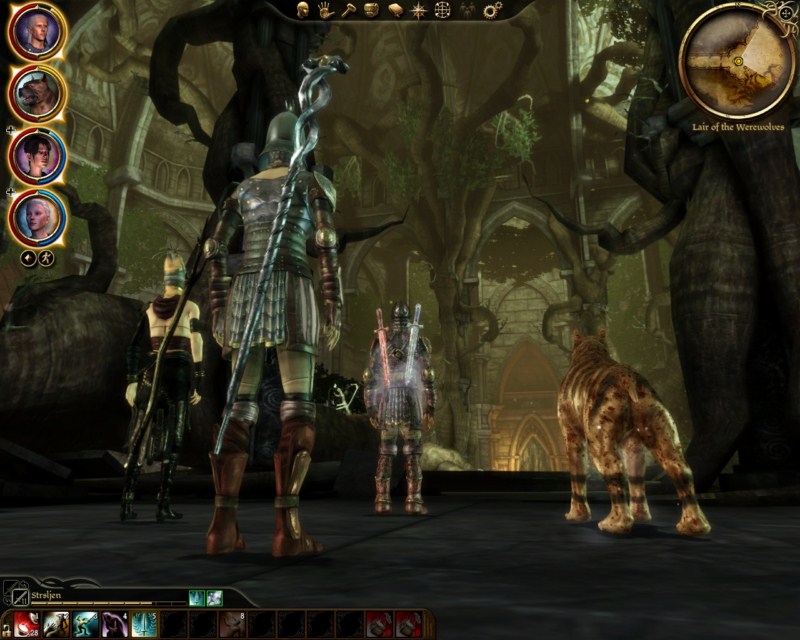Select the dark-haired woman party portrait
Viewport: 800px width, 640px height.
37,155
